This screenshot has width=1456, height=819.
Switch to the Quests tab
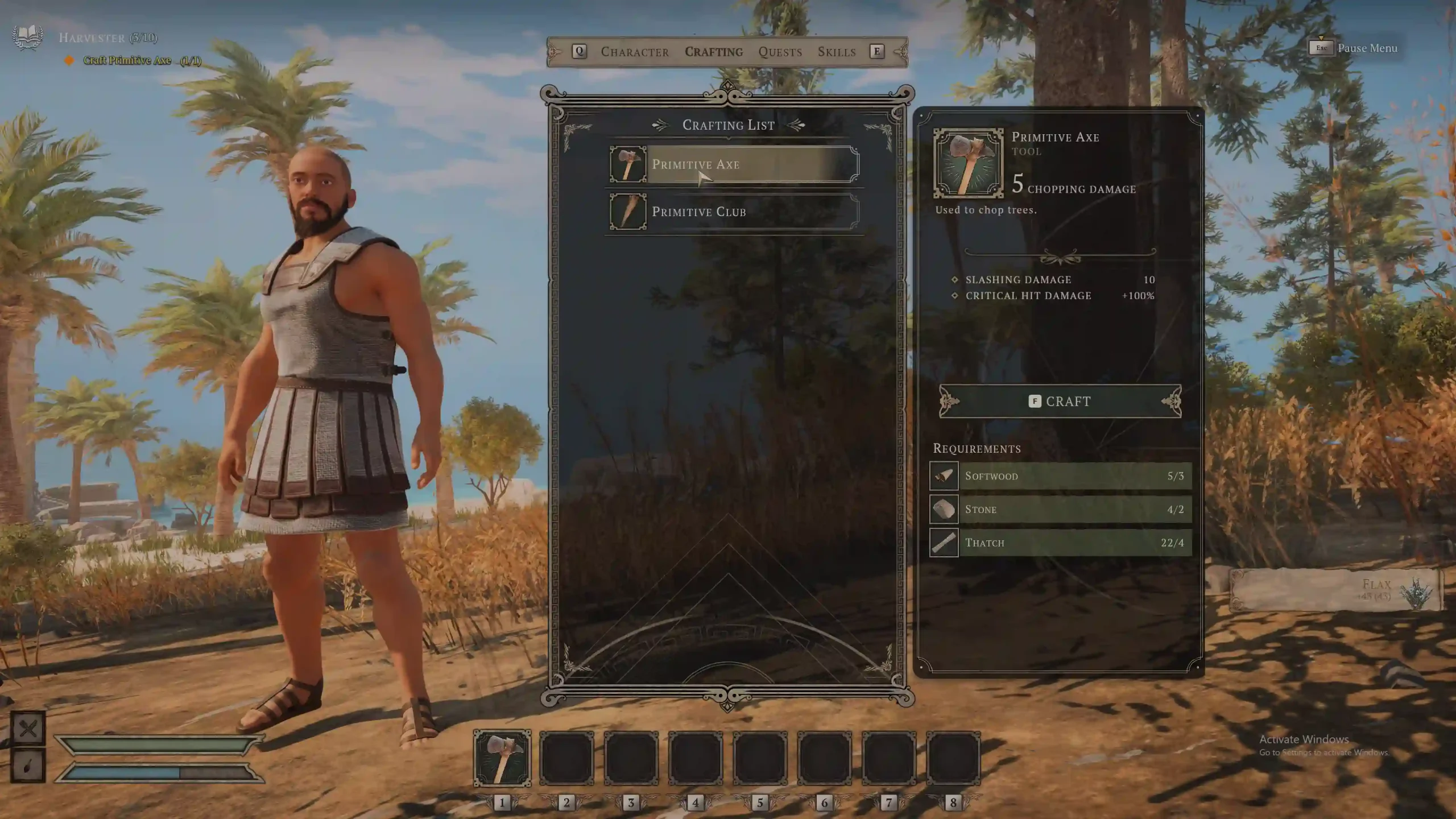780,52
